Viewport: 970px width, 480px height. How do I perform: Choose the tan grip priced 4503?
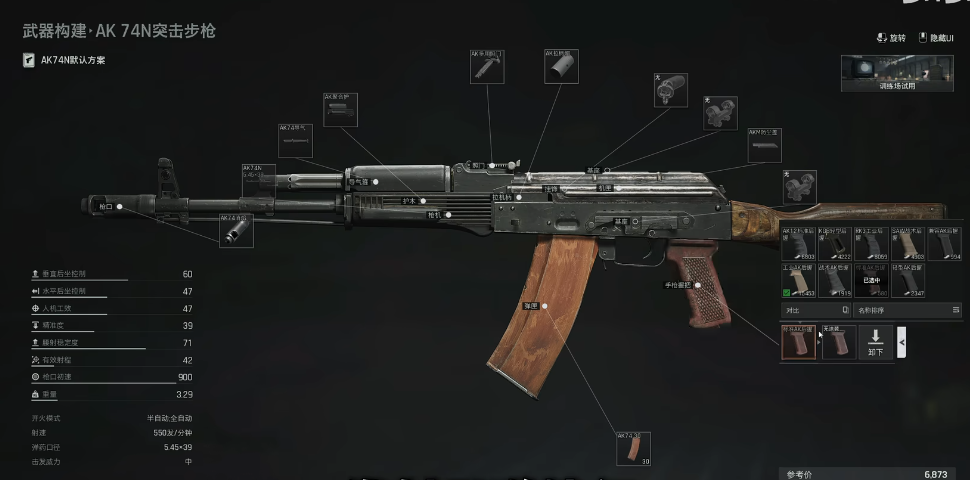click(908, 244)
